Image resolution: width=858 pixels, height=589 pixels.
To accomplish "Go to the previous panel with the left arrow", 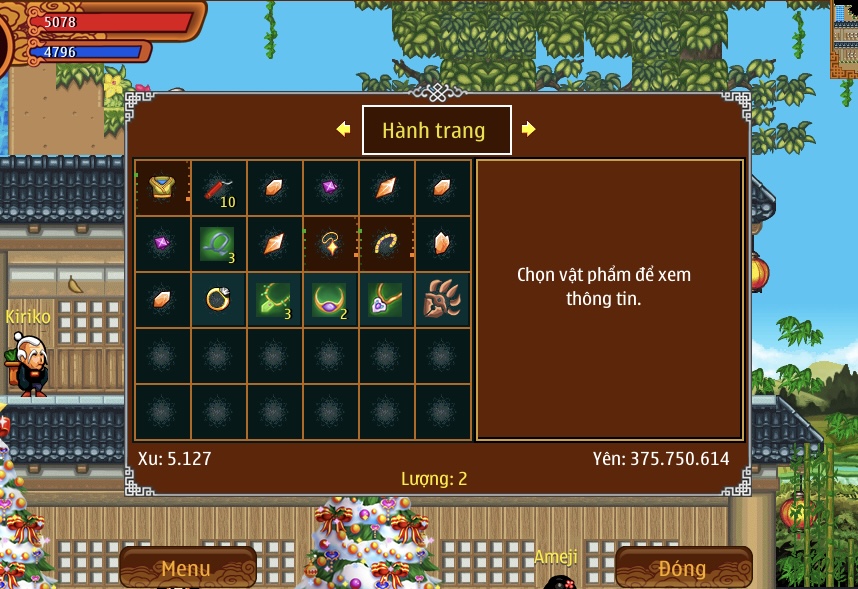I will (x=343, y=129).
